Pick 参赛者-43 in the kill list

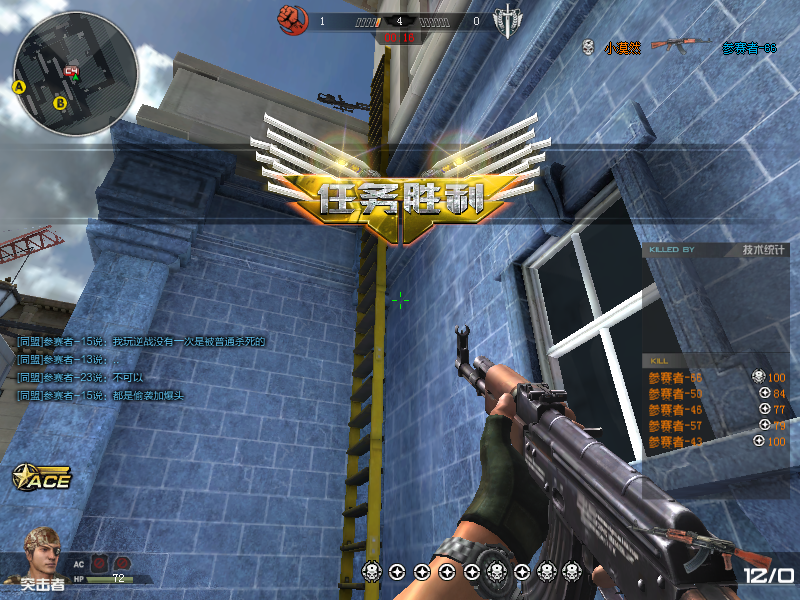click(675, 441)
